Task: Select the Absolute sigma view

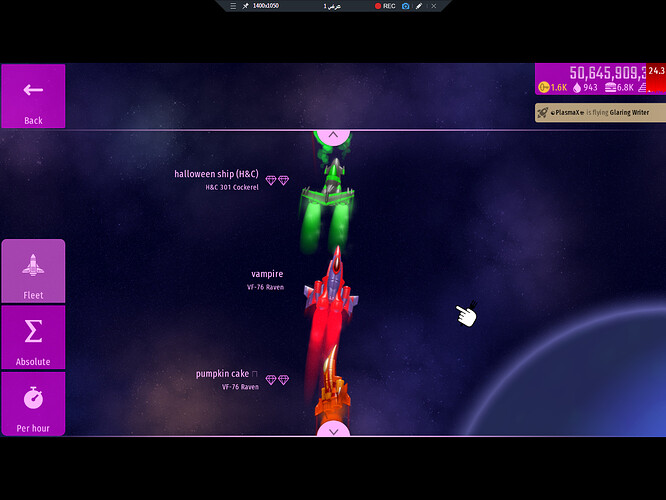Action: (x=33, y=337)
